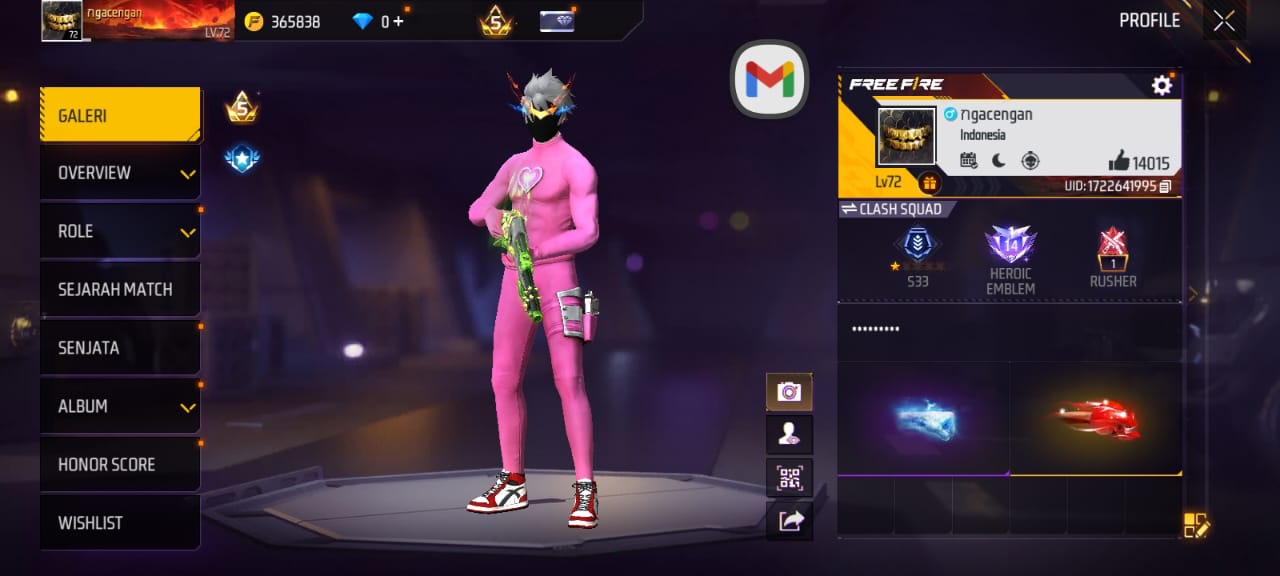This screenshot has height=576, width=1280.
Task: Click the Gmail overlay icon
Action: [x=769, y=79]
